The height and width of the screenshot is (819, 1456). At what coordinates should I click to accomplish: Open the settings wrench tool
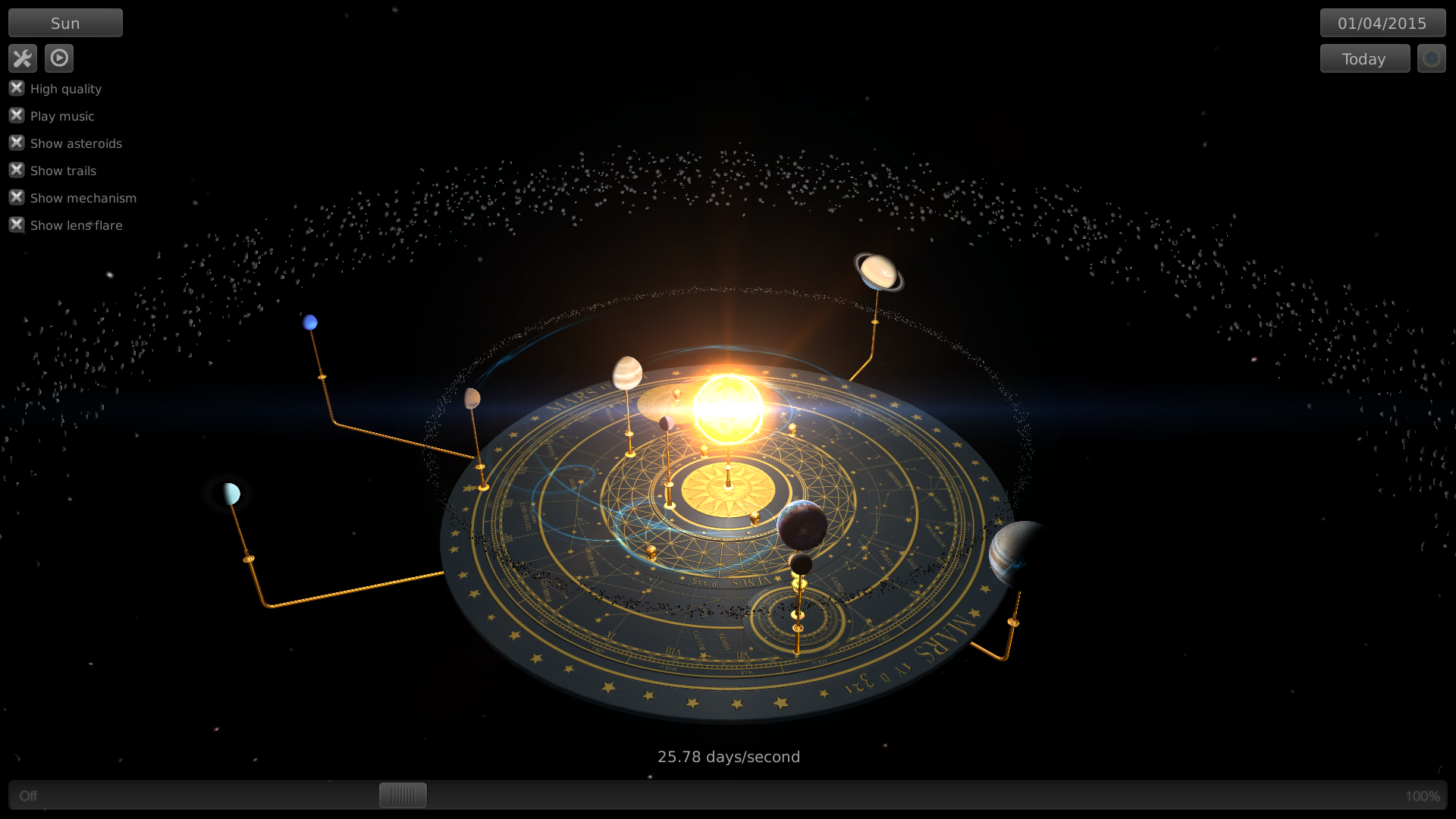tap(23, 58)
